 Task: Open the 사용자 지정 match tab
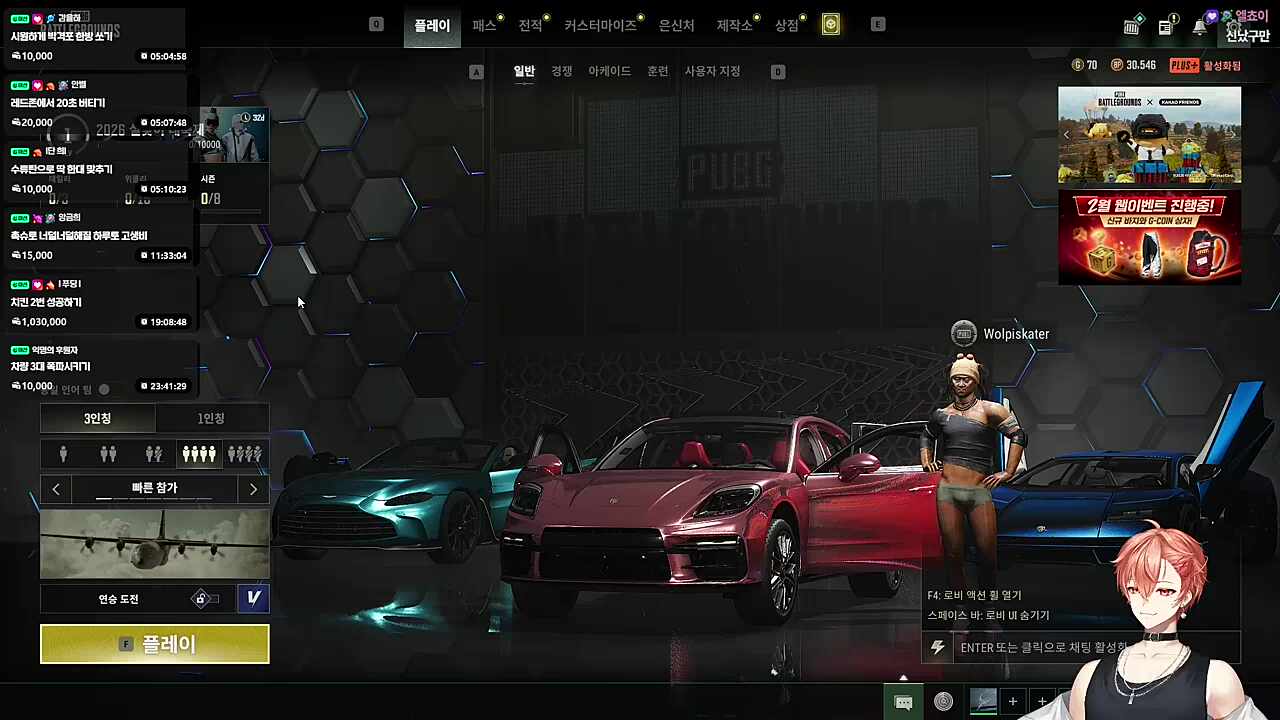[712, 71]
